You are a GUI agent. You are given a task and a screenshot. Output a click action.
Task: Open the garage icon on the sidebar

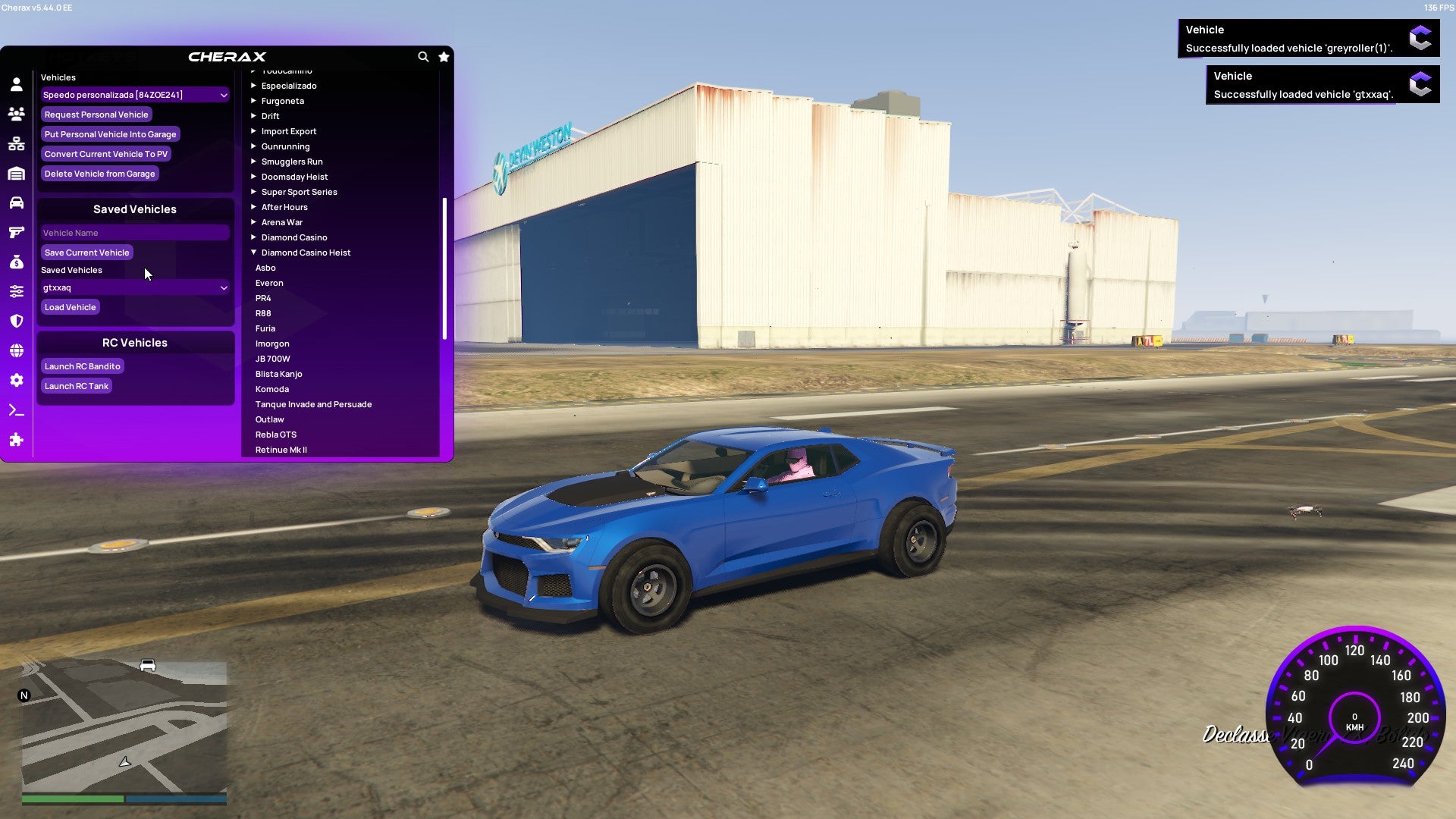point(17,173)
